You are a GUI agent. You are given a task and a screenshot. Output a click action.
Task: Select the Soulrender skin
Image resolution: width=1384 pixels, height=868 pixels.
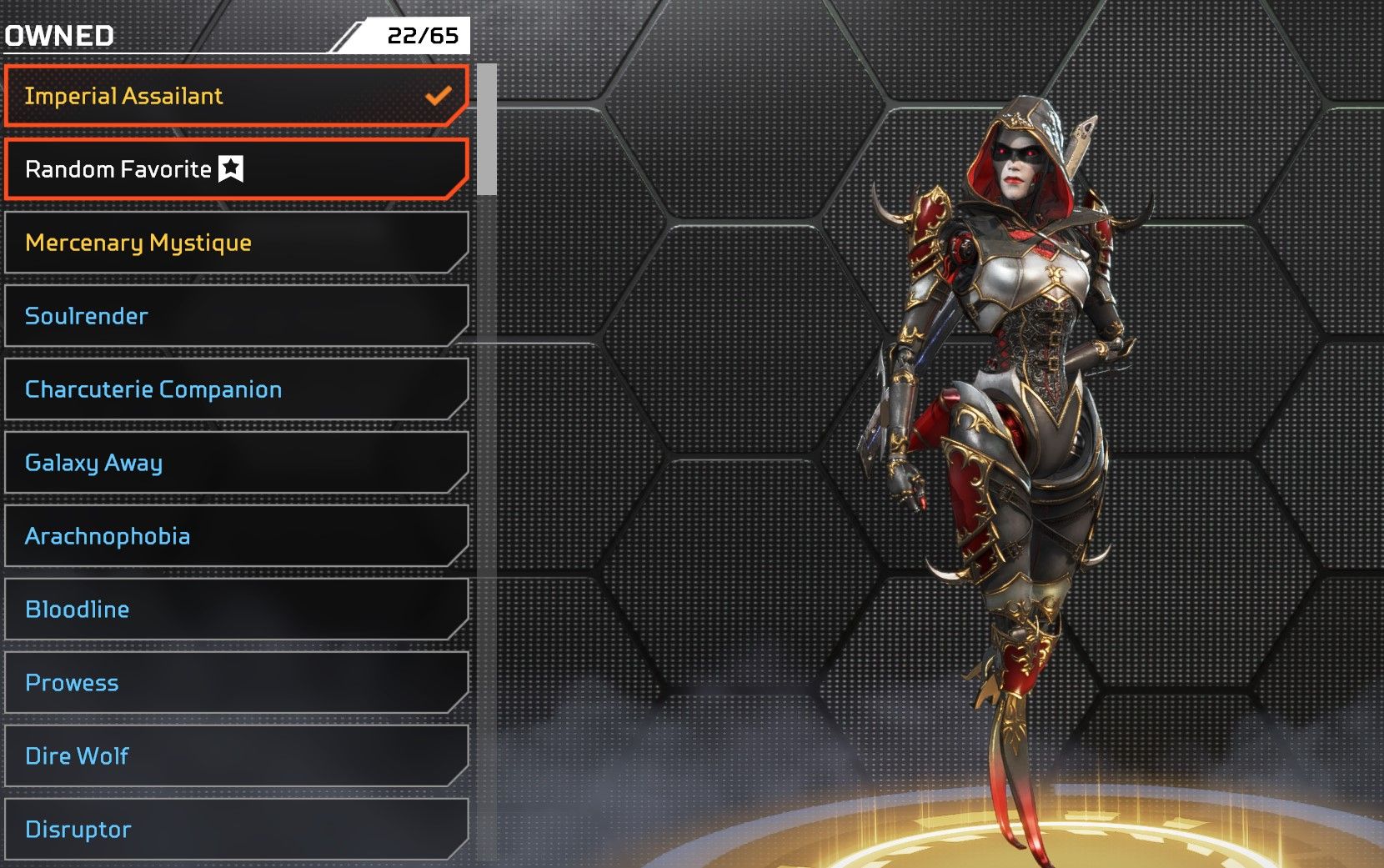pyautogui.click(x=236, y=316)
